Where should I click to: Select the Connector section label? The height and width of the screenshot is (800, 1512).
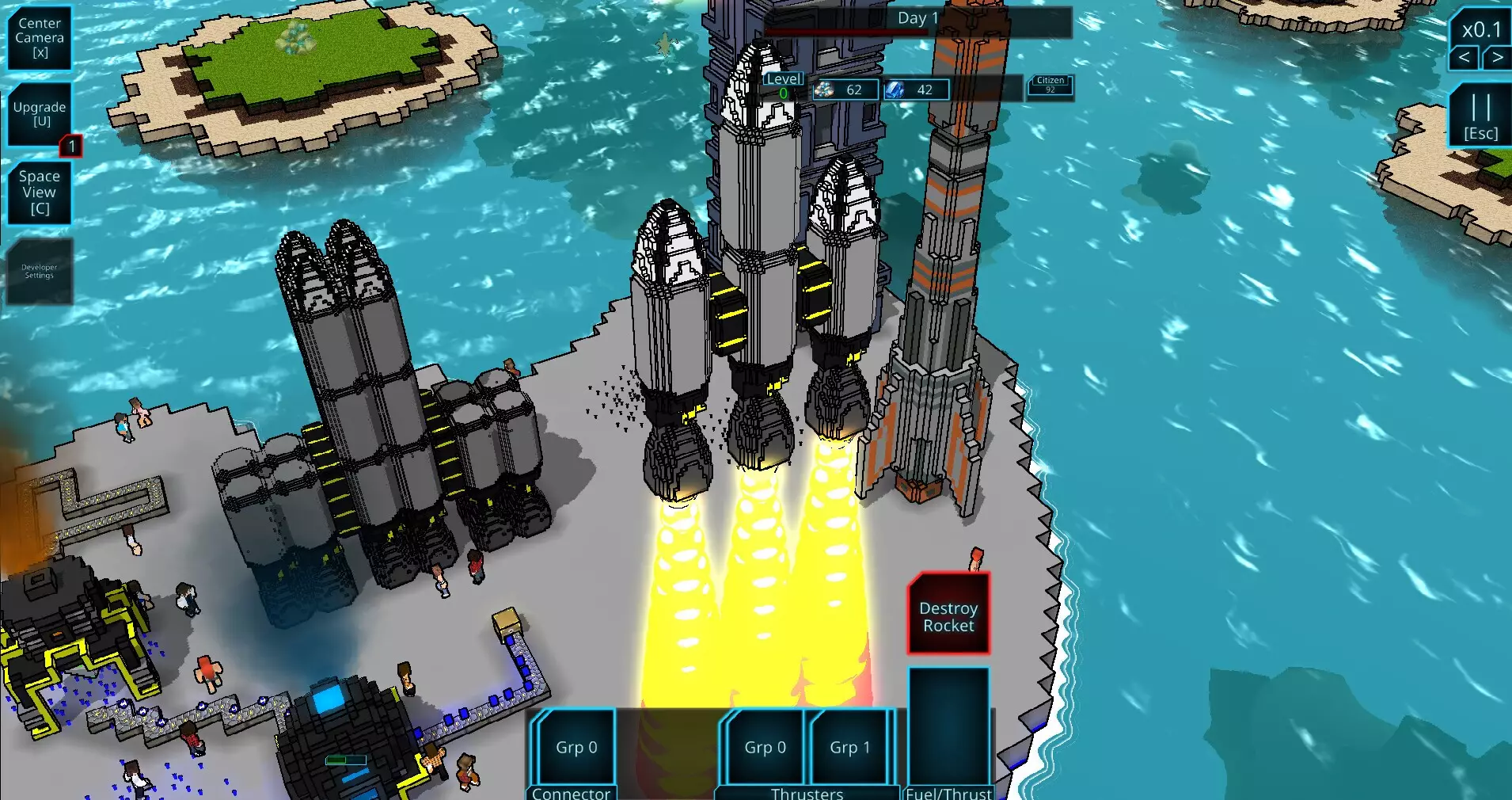click(572, 793)
